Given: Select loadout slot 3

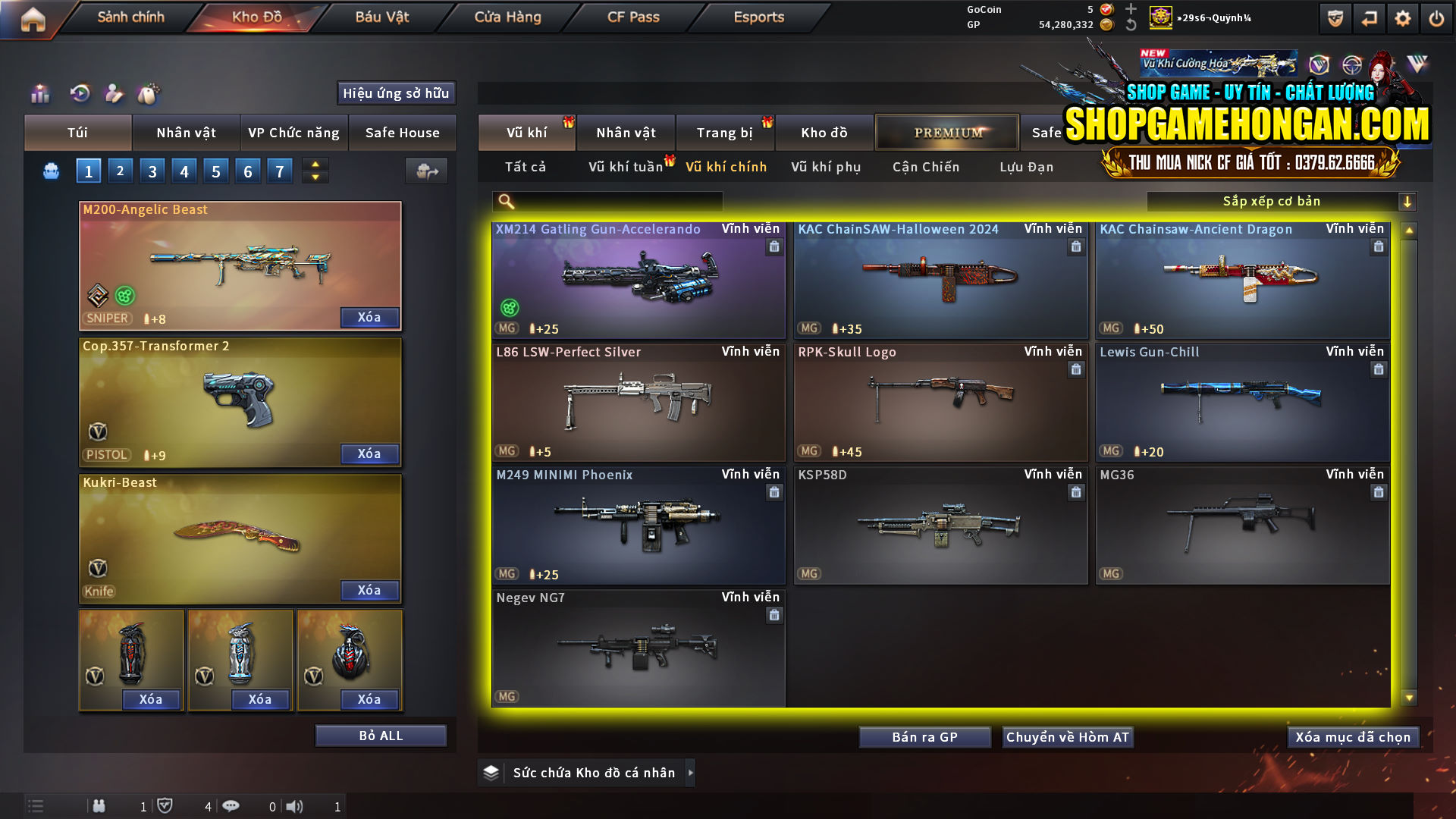Looking at the screenshot, I should [152, 171].
